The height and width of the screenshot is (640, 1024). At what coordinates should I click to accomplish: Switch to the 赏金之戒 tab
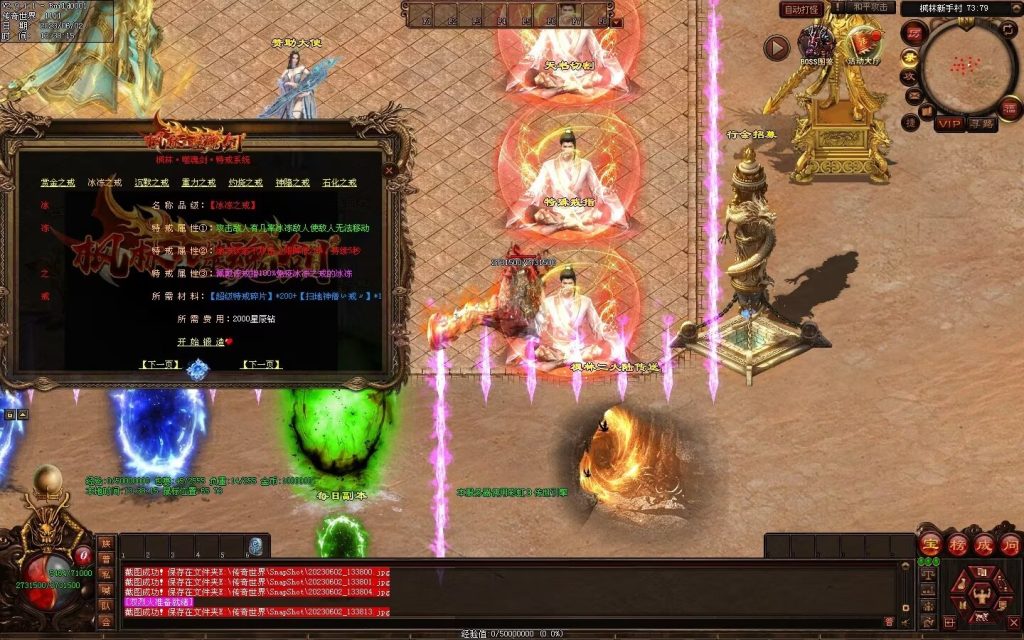coord(58,183)
